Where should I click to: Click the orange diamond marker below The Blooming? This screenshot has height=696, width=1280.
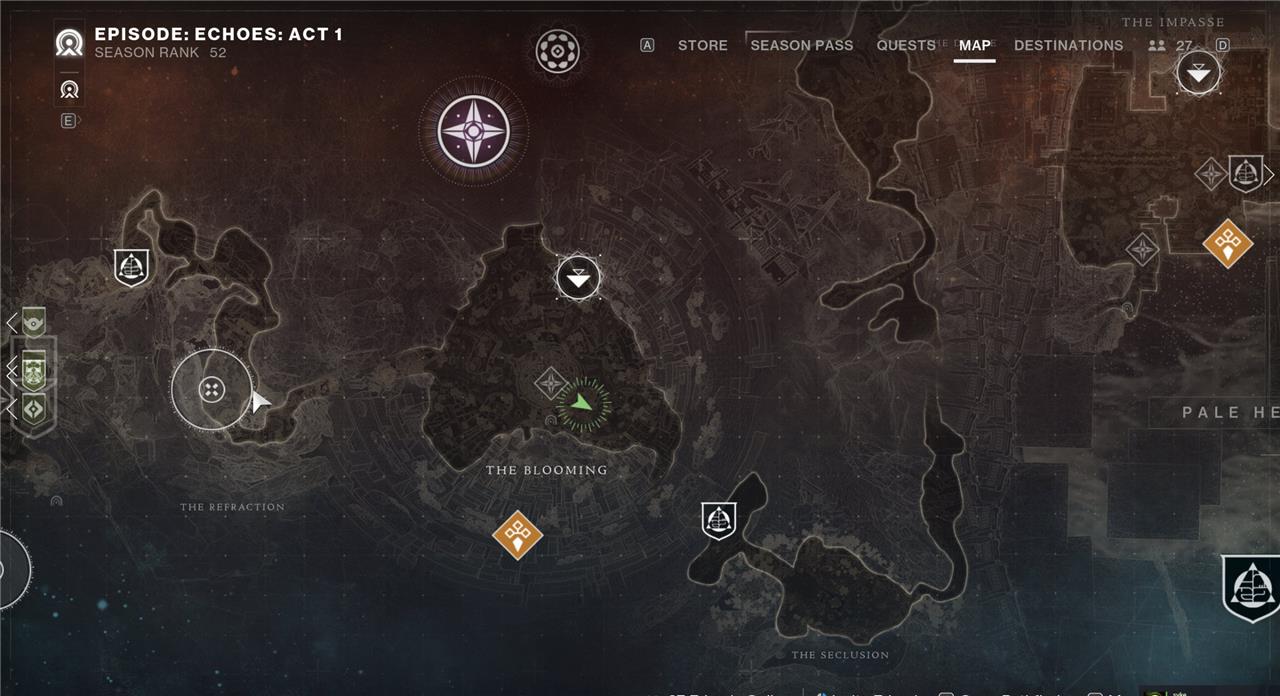pyautogui.click(x=517, y=535)
